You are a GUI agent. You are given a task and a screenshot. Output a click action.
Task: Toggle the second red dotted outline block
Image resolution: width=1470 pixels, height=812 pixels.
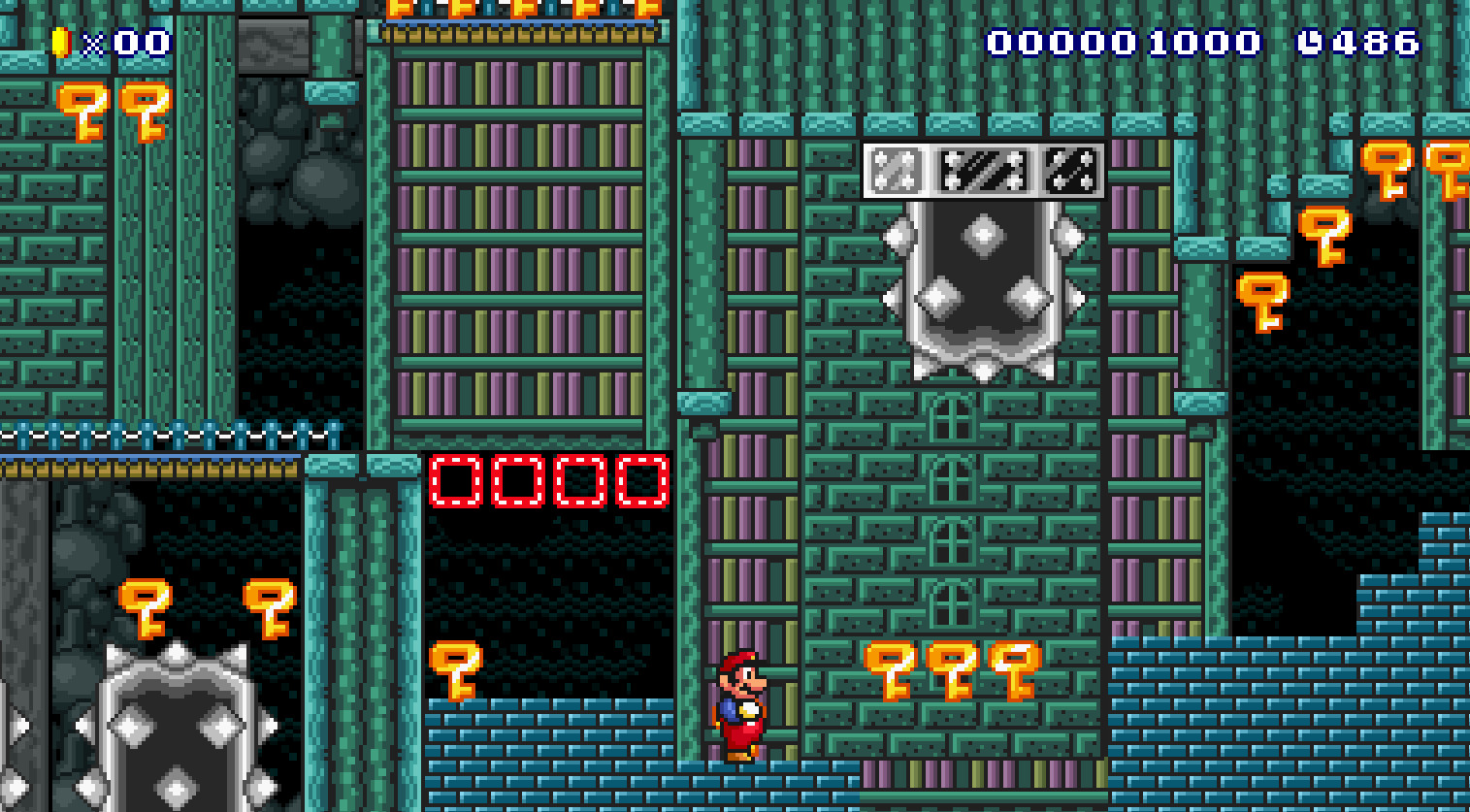coord(519,480)
